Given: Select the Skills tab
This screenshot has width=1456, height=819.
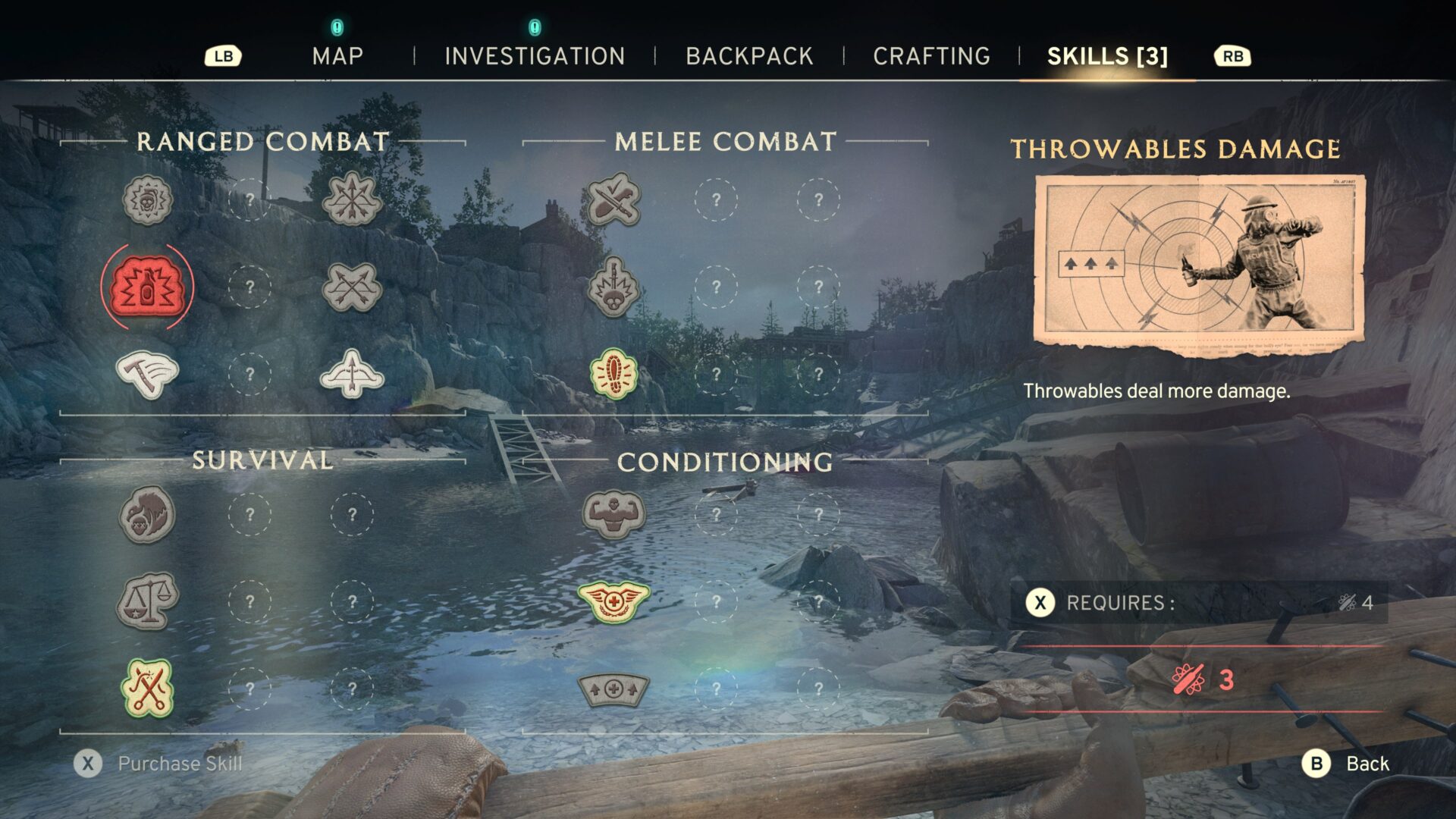Looking at the screenshot, I should (x=1107, y=56).
